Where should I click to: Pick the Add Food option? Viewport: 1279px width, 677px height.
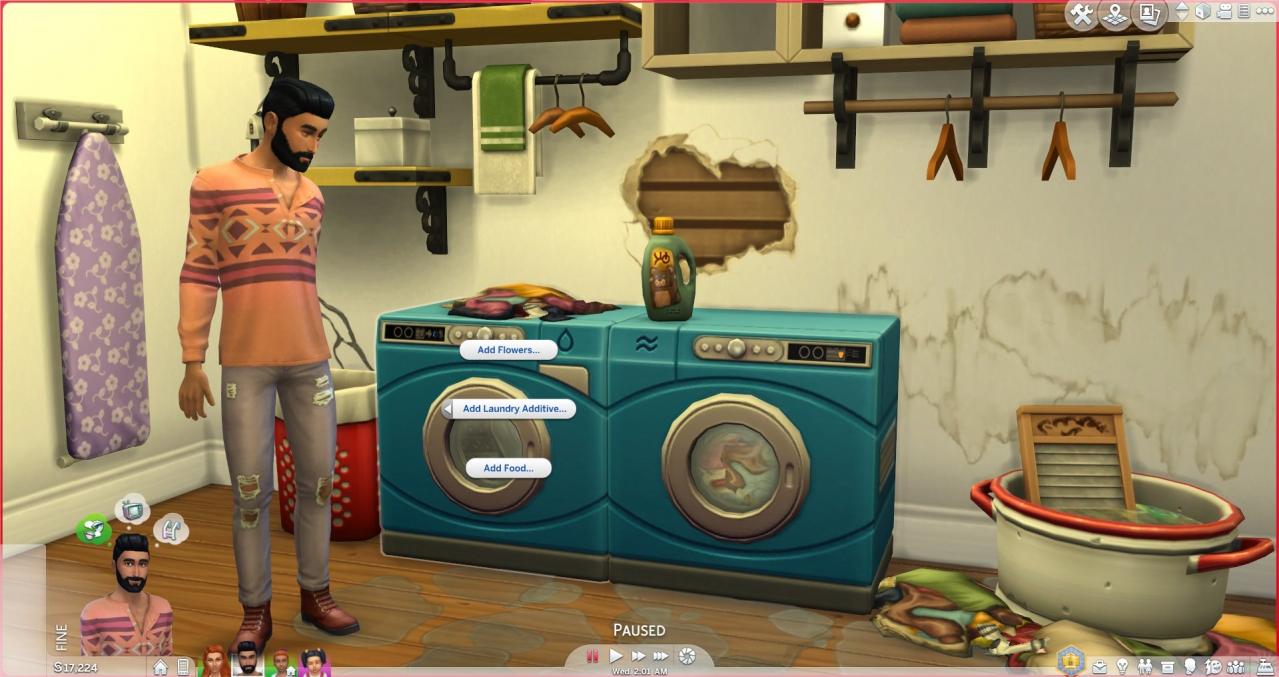point(508,468)
